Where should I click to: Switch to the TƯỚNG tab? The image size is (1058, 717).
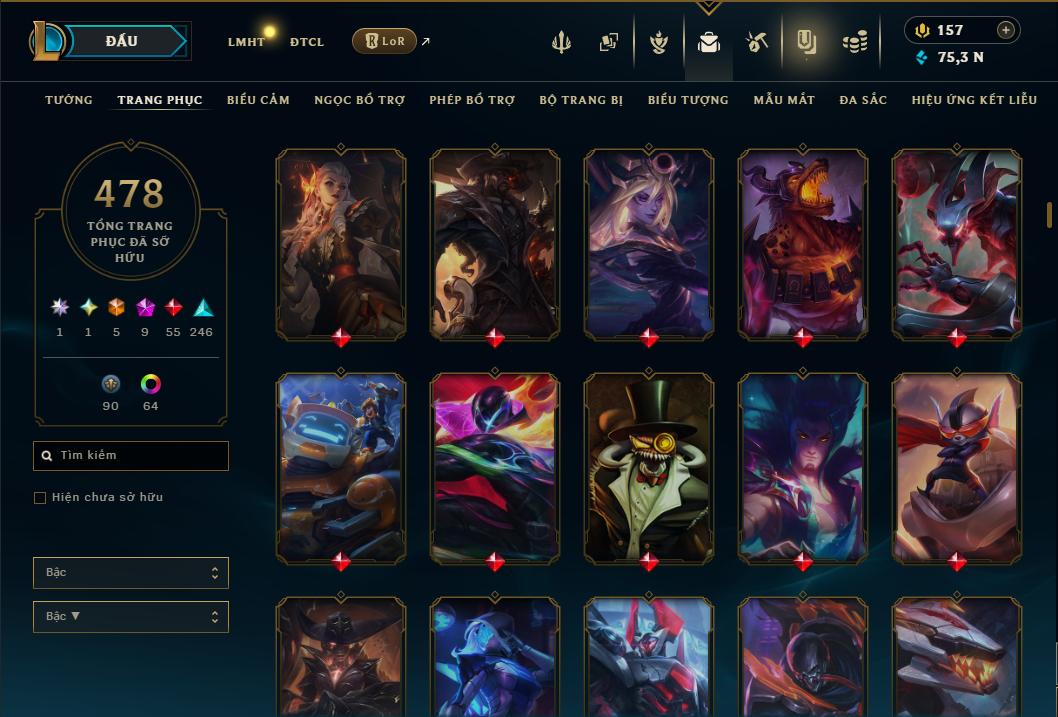tap(69, 100)
